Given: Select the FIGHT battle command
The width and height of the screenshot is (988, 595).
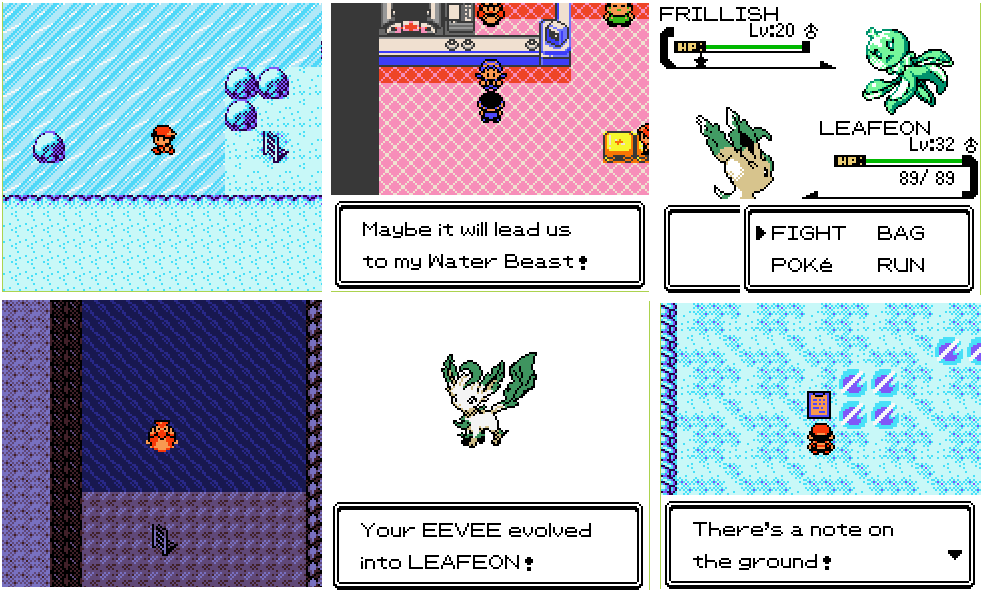Looking at the screenshot, I should click(807, 233).
